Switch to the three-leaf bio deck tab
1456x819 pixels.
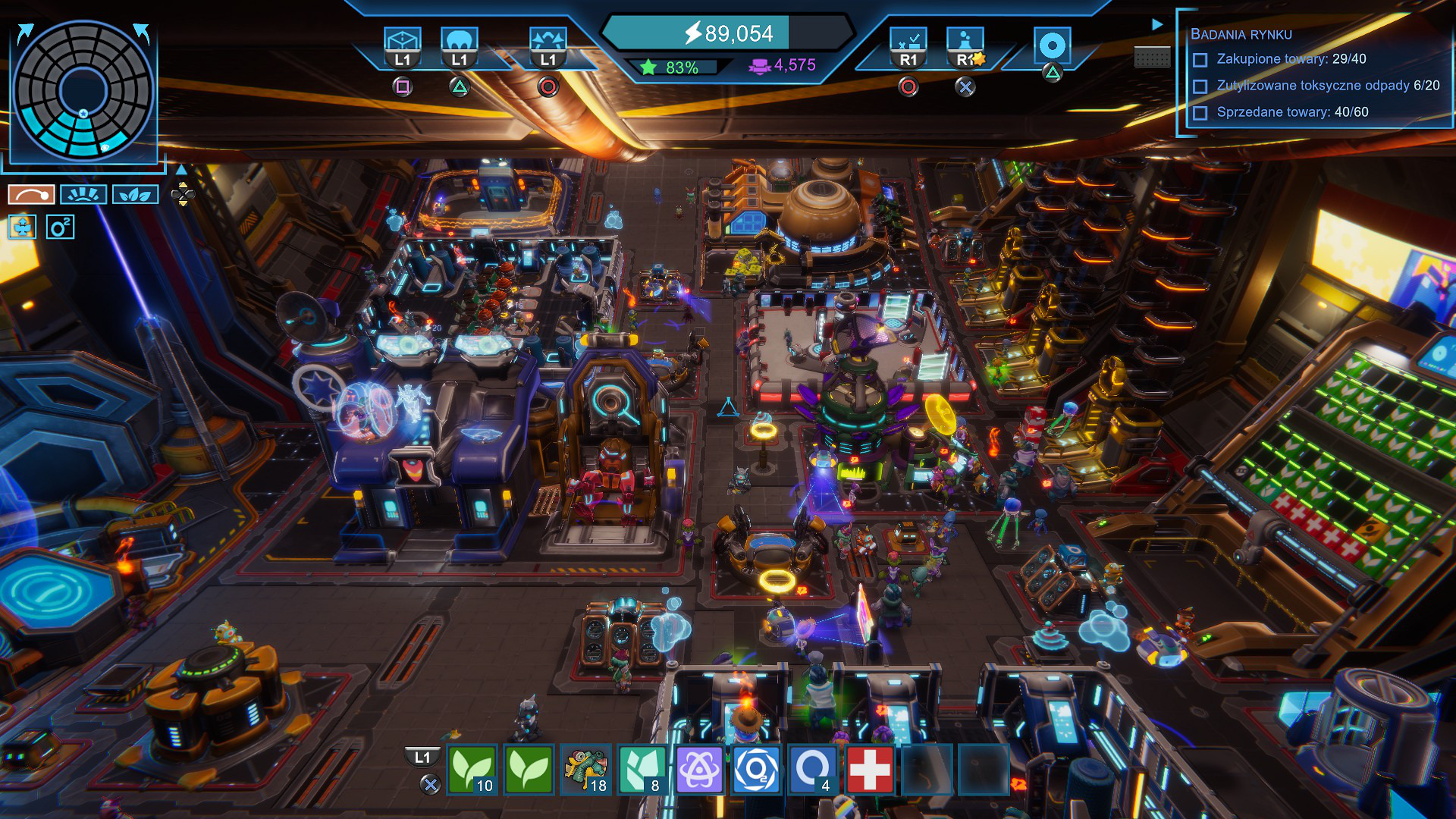[135, 195]
